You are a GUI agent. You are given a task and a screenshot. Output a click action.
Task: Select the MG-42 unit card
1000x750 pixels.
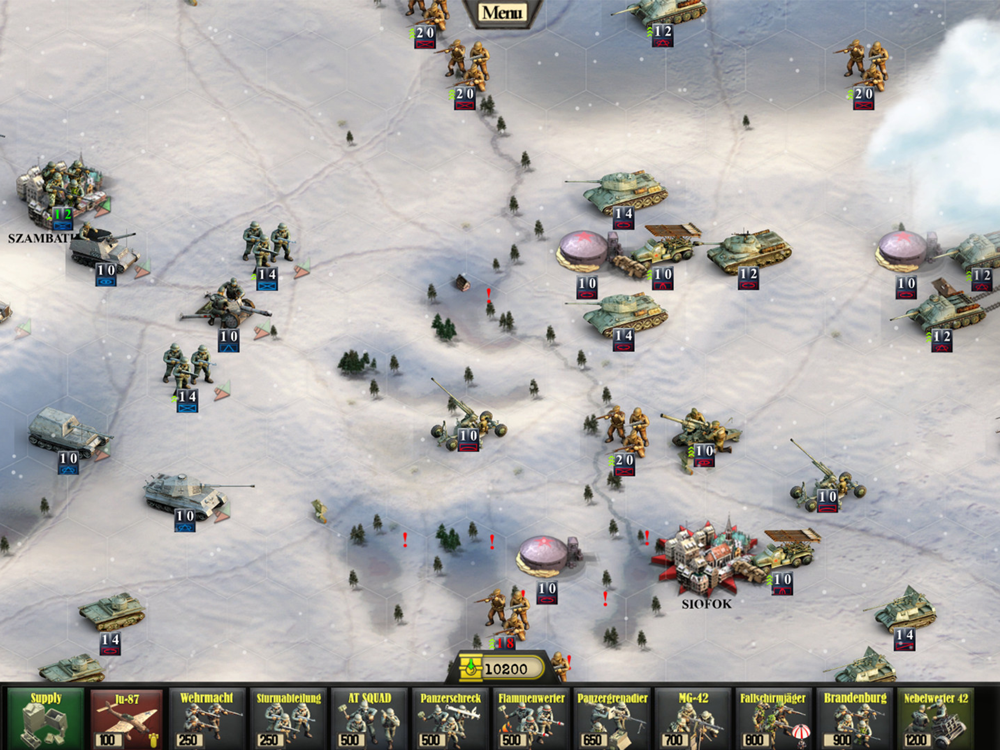[693, 718]
